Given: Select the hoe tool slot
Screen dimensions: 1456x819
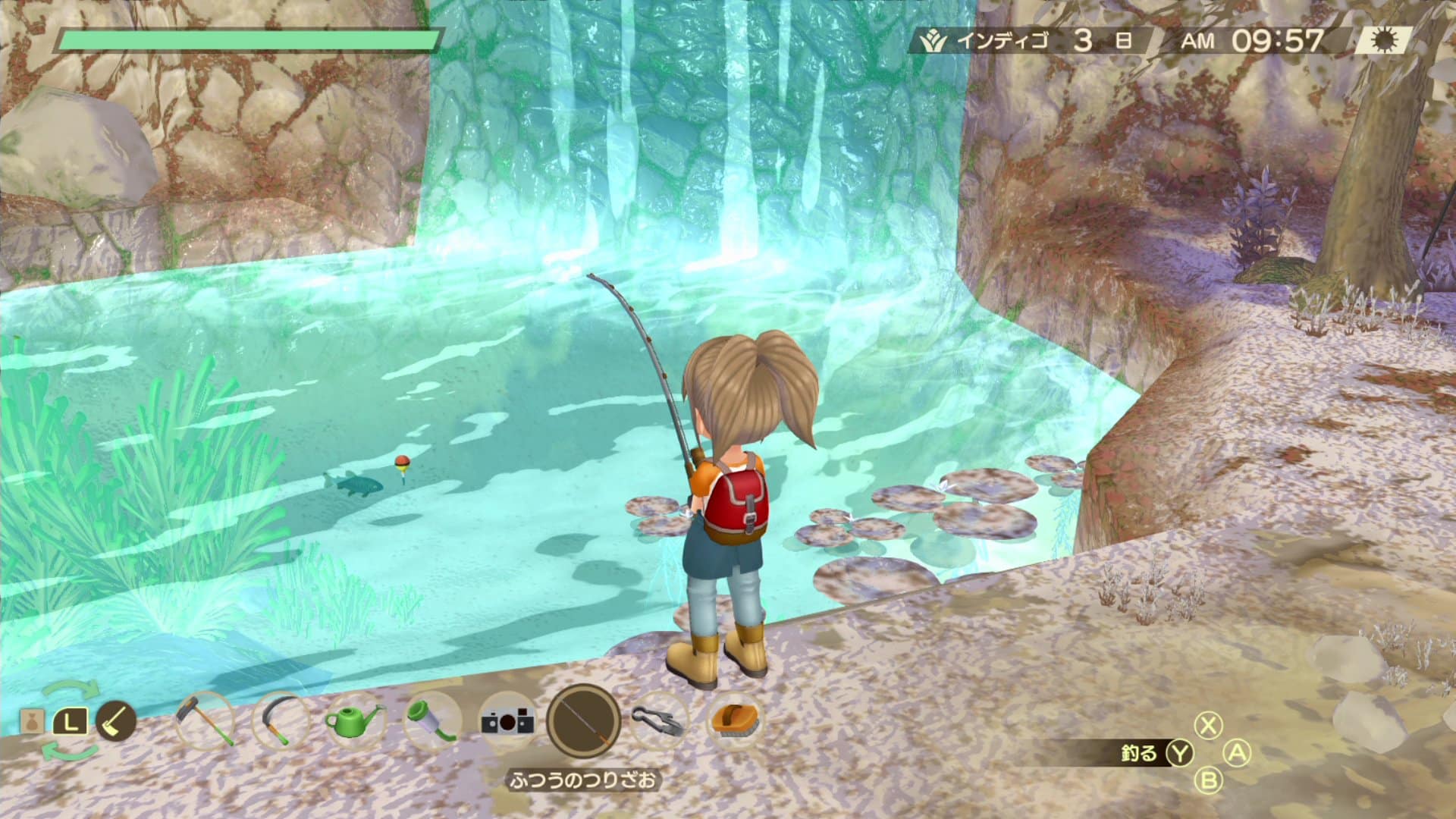Looking at the screenshot, I should click(x=204, y=720).
